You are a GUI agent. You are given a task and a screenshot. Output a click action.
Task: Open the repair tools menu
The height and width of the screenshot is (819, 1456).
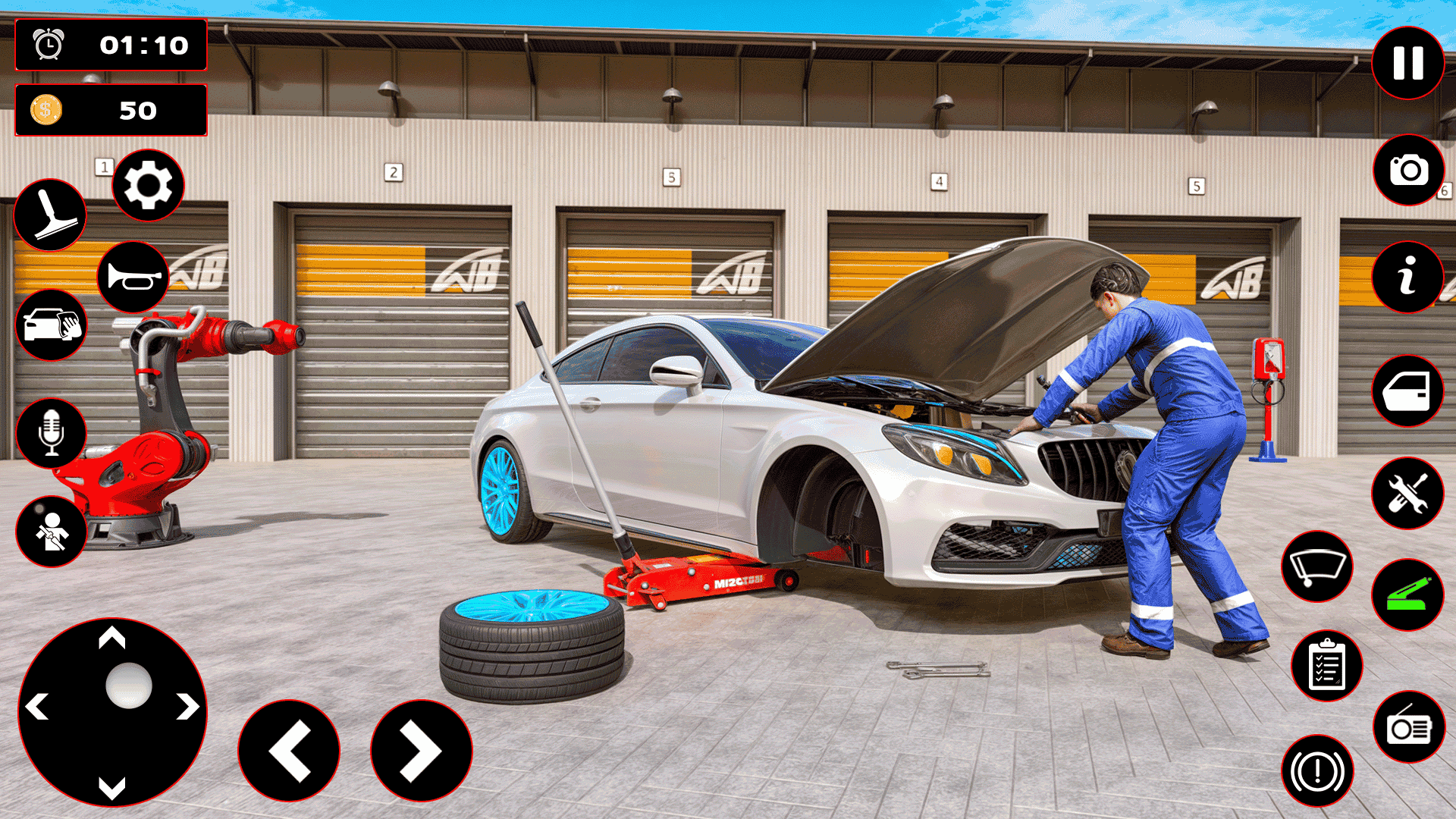pos(1407,493)
